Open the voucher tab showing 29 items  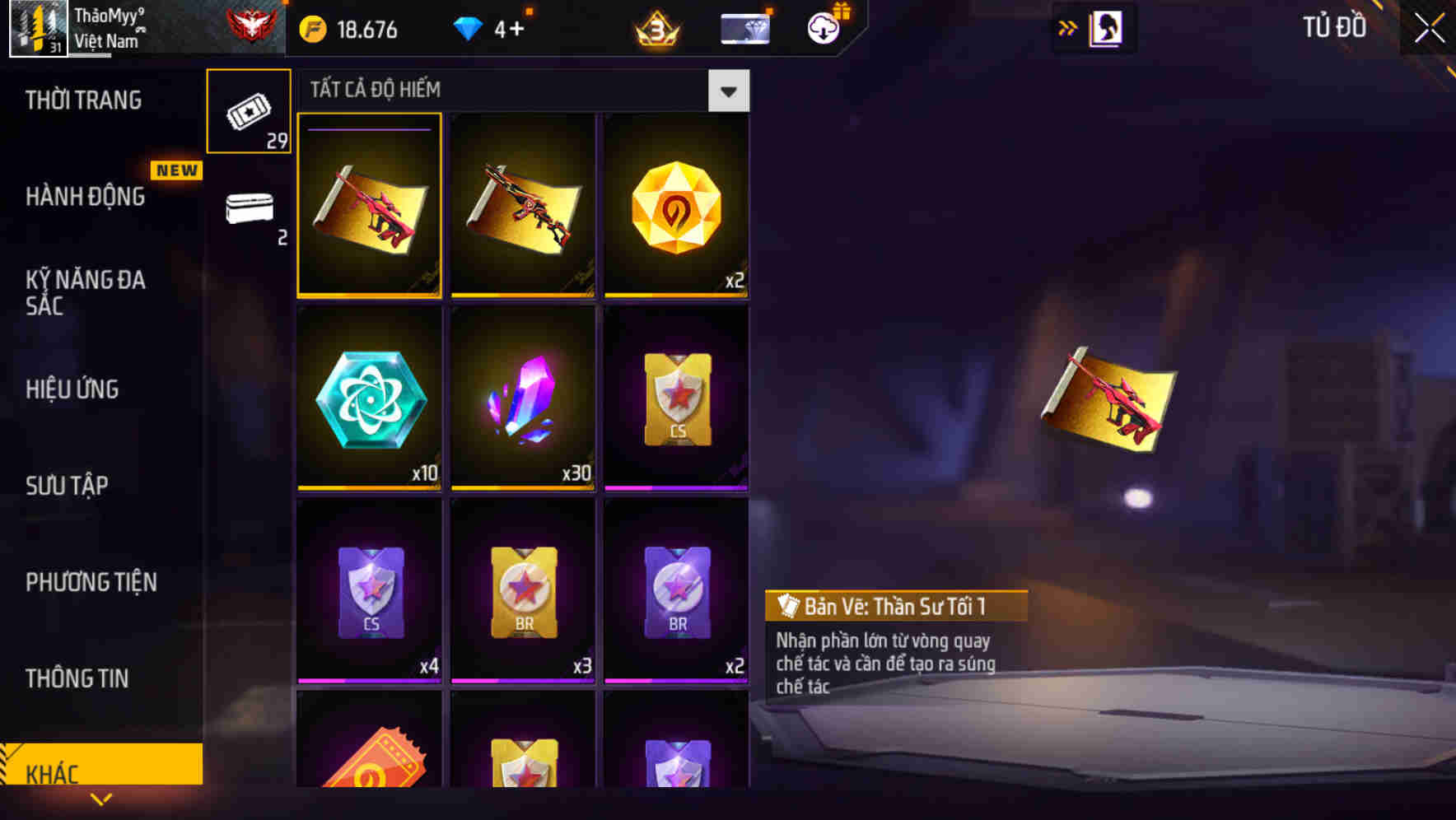(x=249, y=111)
